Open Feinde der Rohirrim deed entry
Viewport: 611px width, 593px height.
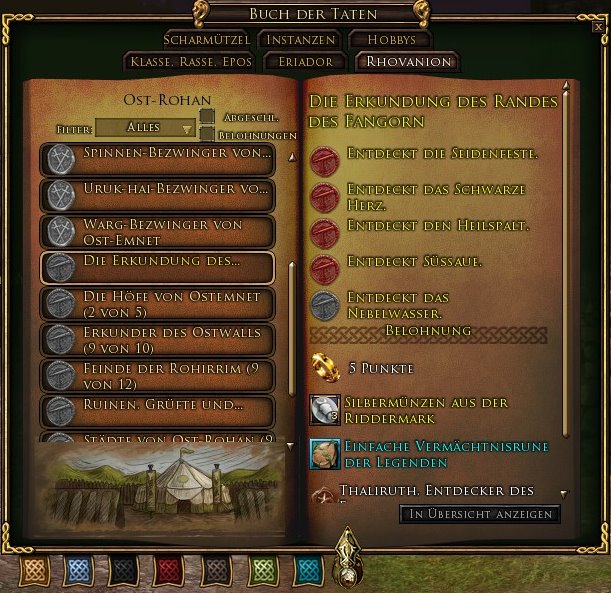[x=156, y=375]
